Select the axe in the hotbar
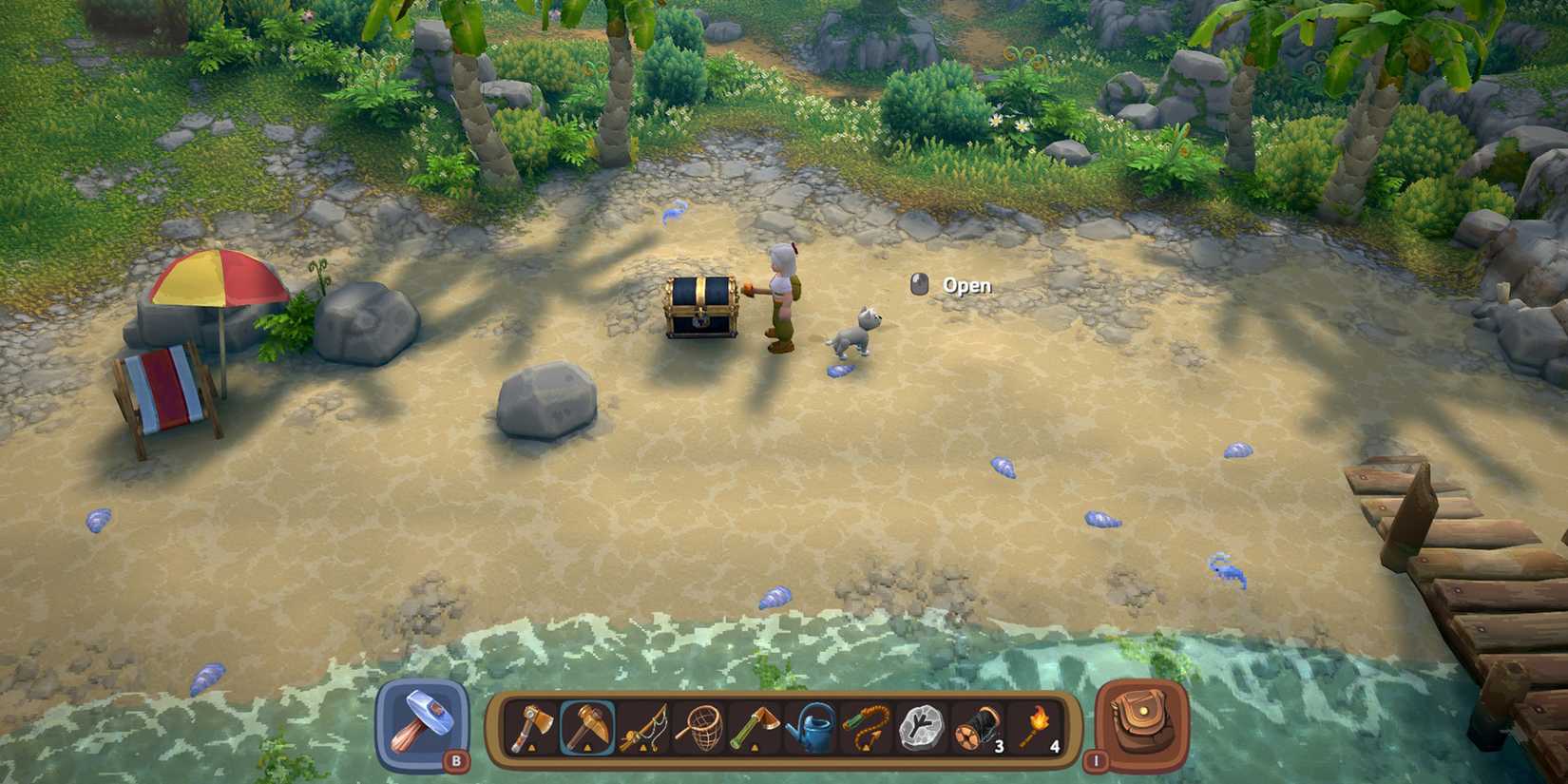Screen dimensions: 1568x784 (x=532, y=732)
